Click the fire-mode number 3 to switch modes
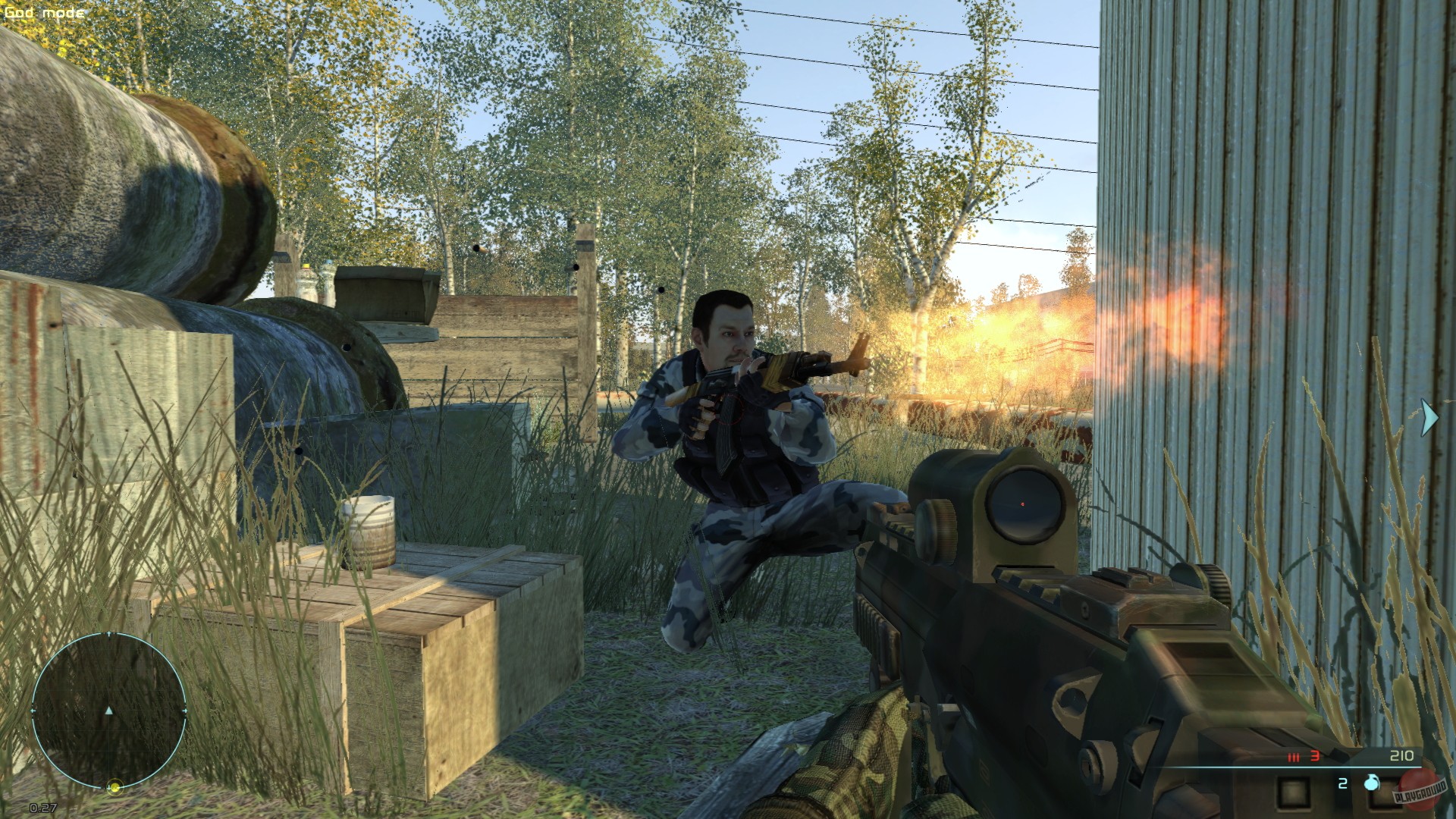The width and height of the screenshot is (1456, 819). click(1314, 755)
